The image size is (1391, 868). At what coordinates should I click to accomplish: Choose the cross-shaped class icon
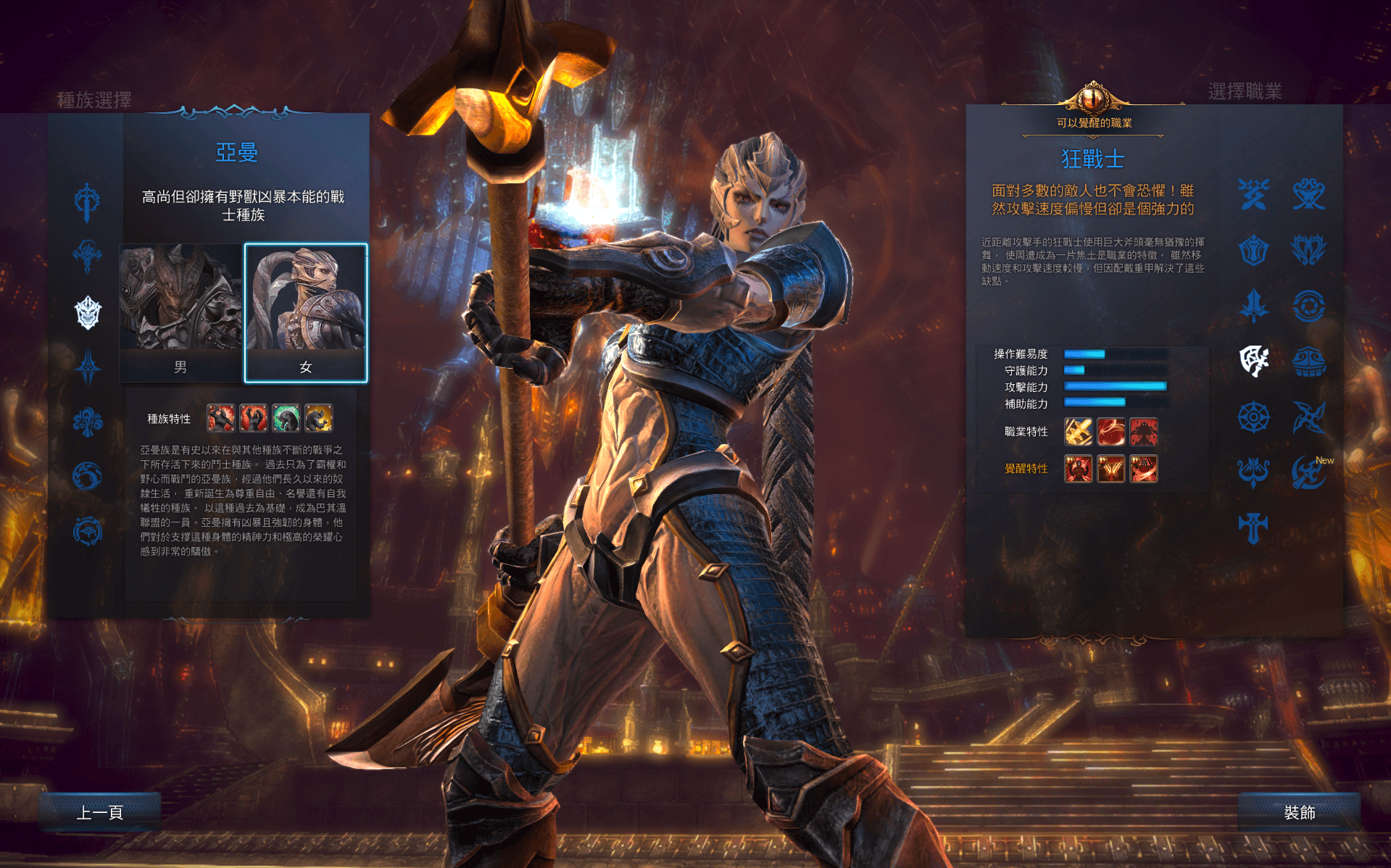click(1253, 527)
